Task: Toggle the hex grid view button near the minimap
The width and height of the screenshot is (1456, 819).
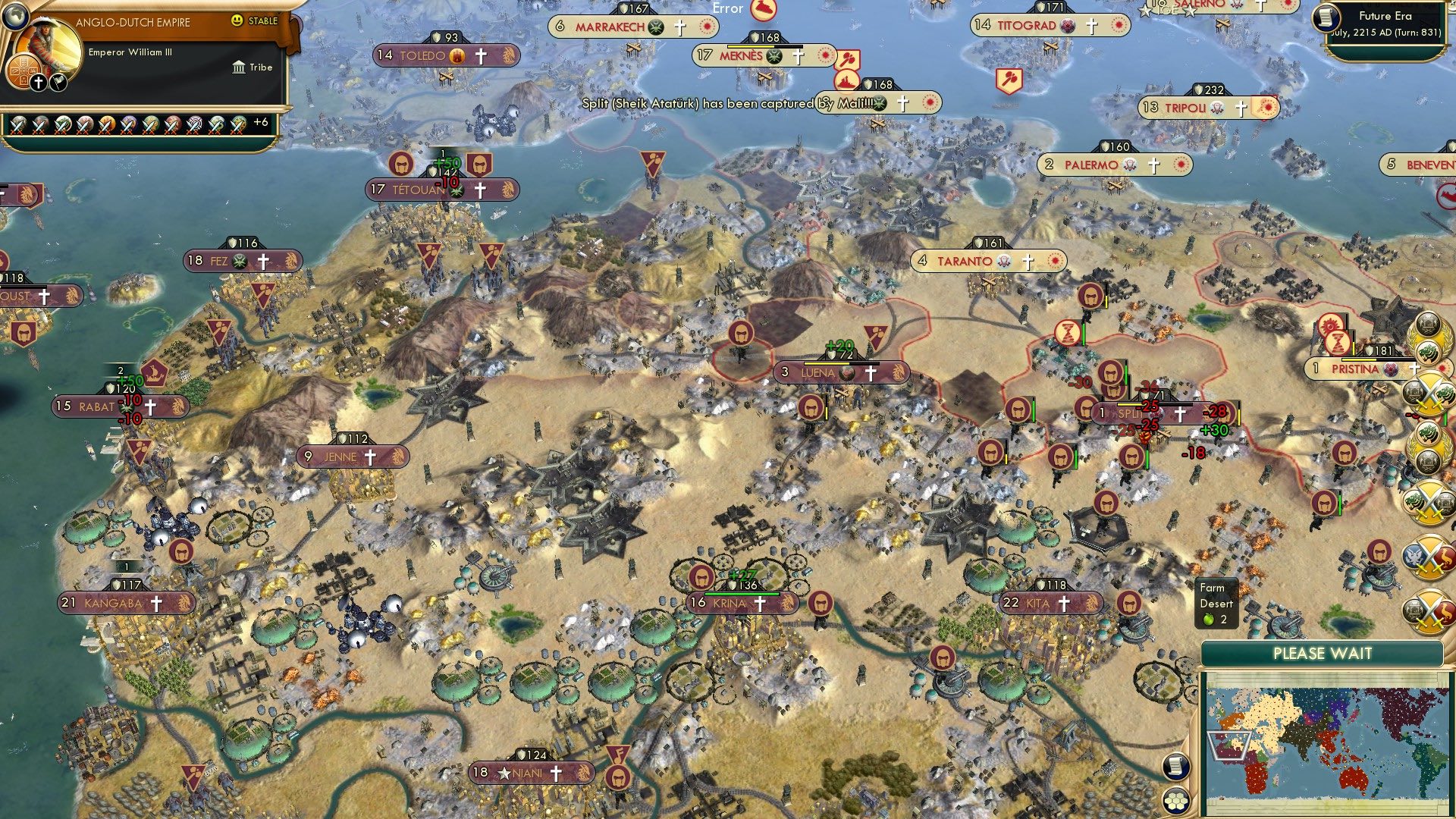Action: [x=1175, y=800]
